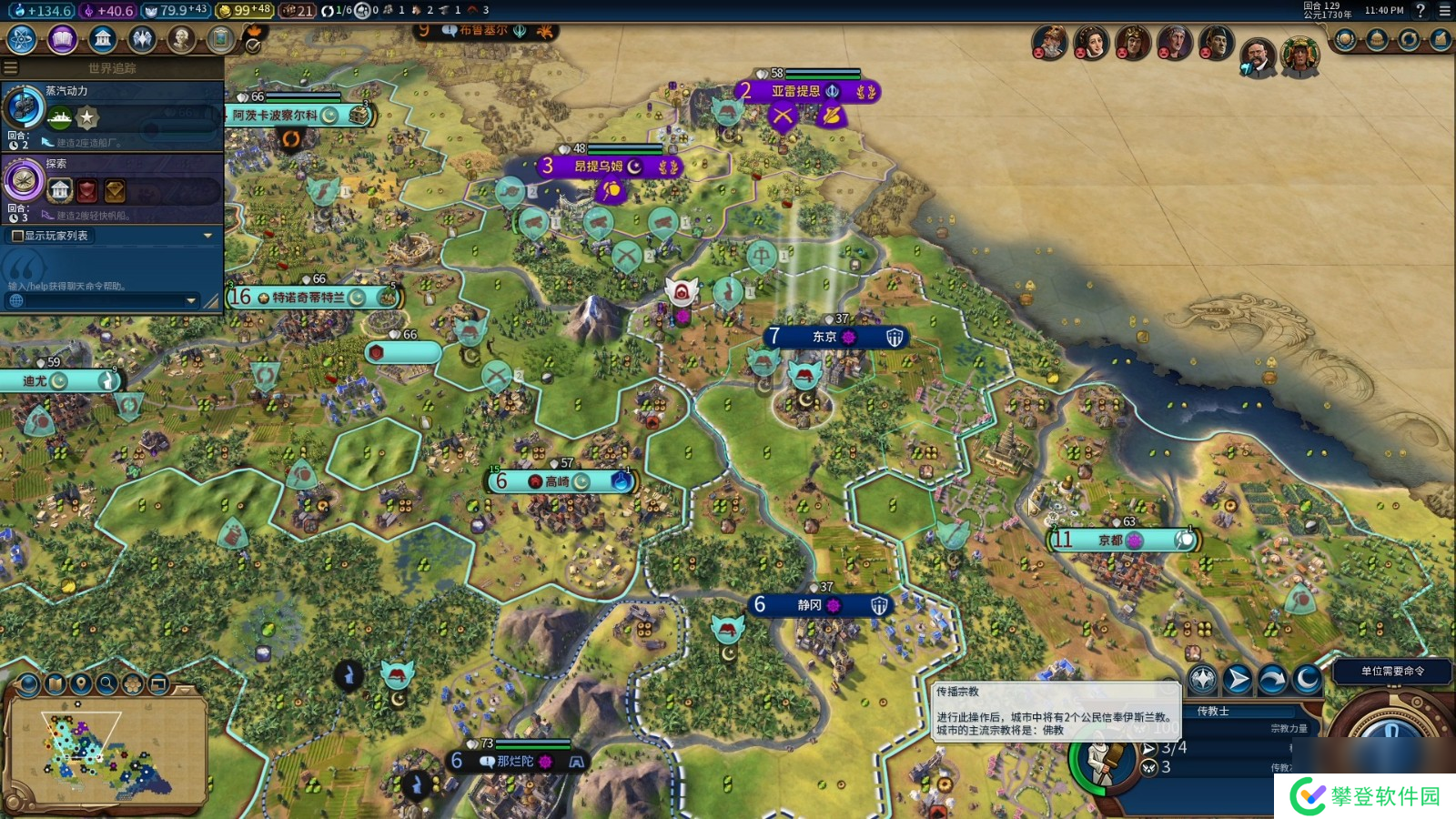The image size is (1456, 819).
Task: Open the main game menu button
Action: (x=1444, y=11)
